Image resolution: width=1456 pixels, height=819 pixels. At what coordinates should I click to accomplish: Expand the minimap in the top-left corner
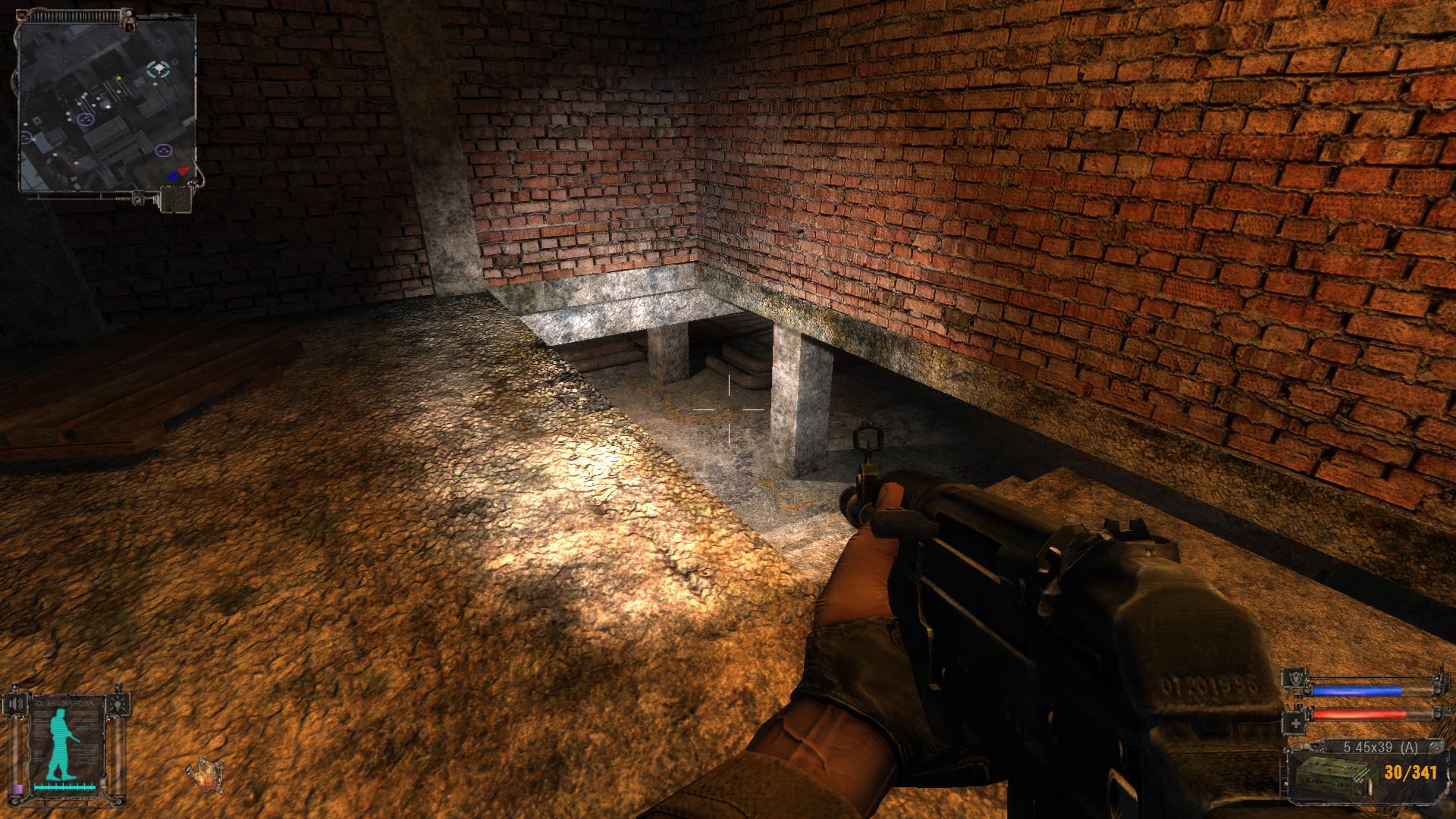pyautogui.click(x=106, y=106)
